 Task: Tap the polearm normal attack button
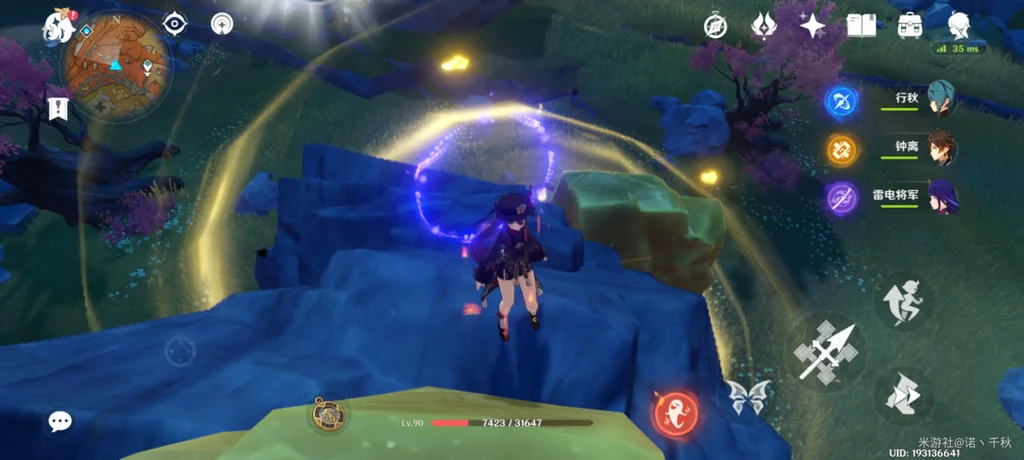pos(825,351)
